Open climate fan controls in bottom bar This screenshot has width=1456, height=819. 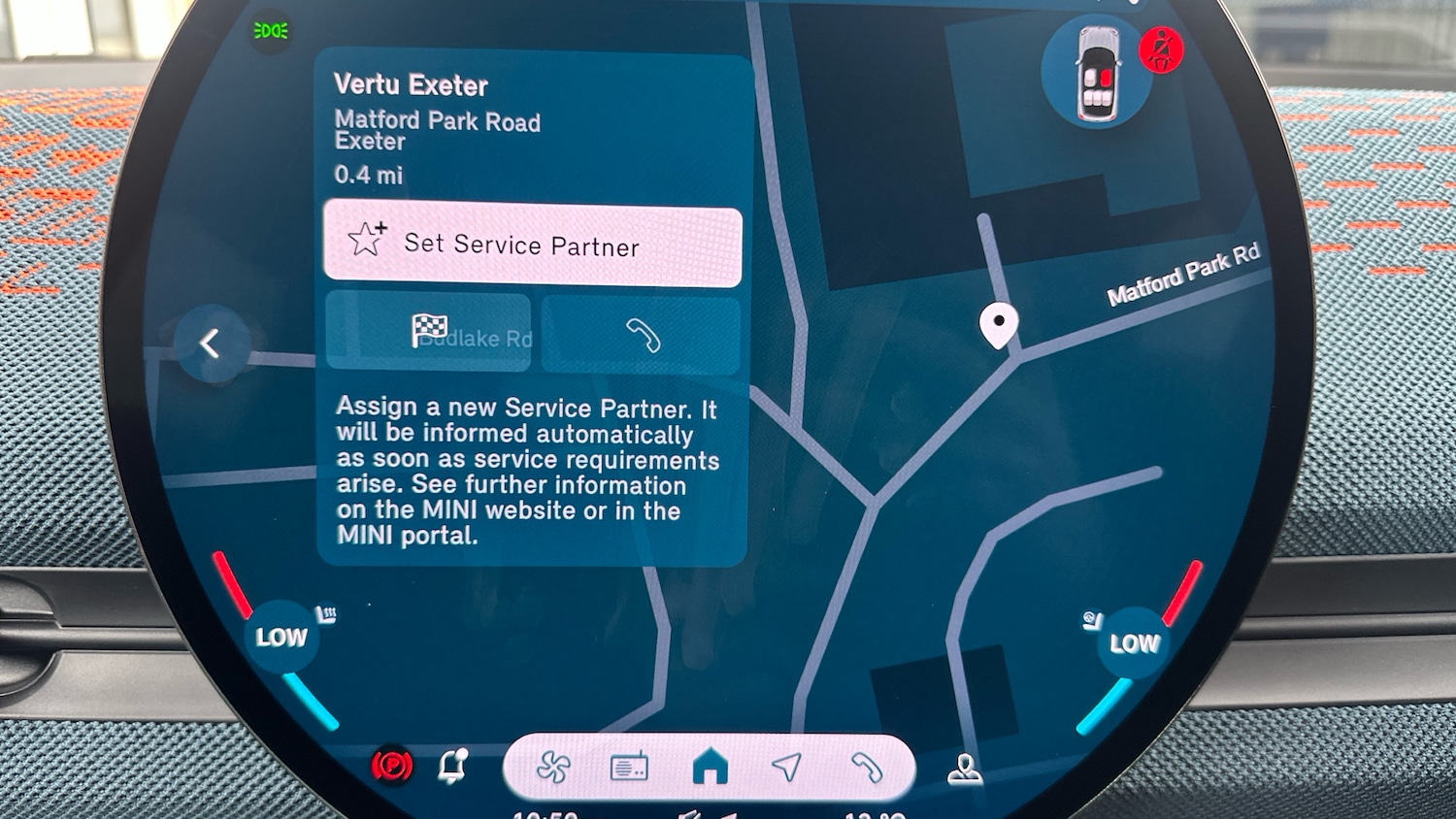554,768
